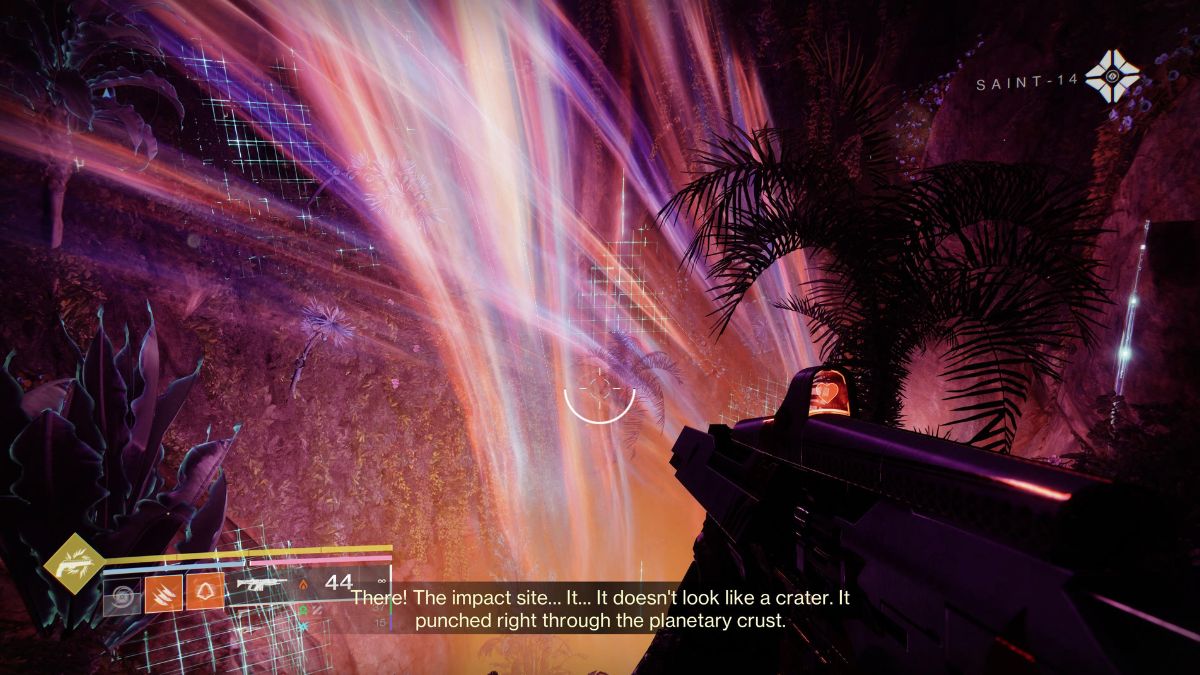Trigger the orange class ability icon
This screenshot has width=1200, height=675.
(206, 592)
